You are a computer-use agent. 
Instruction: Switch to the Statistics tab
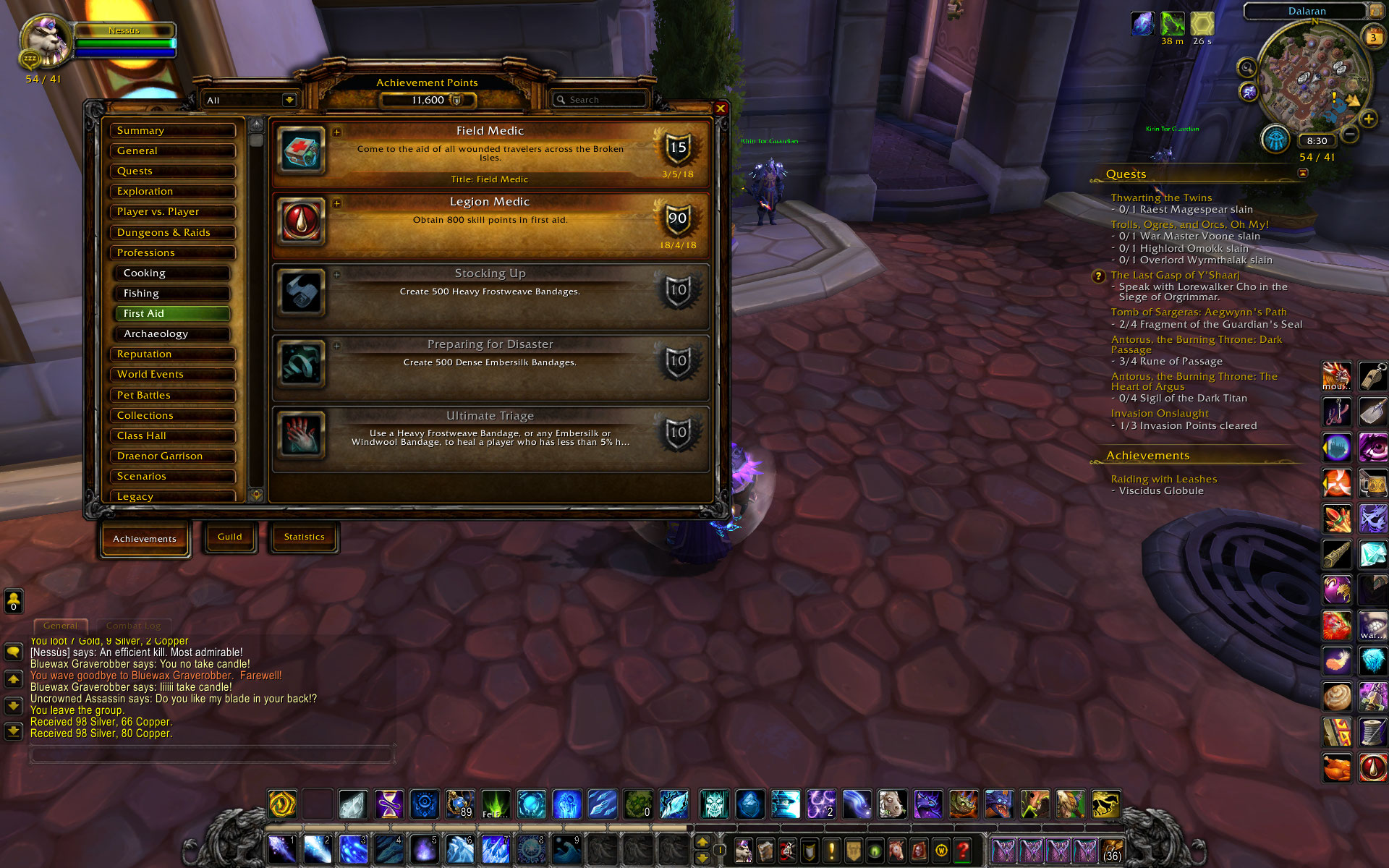pos(304,537)
